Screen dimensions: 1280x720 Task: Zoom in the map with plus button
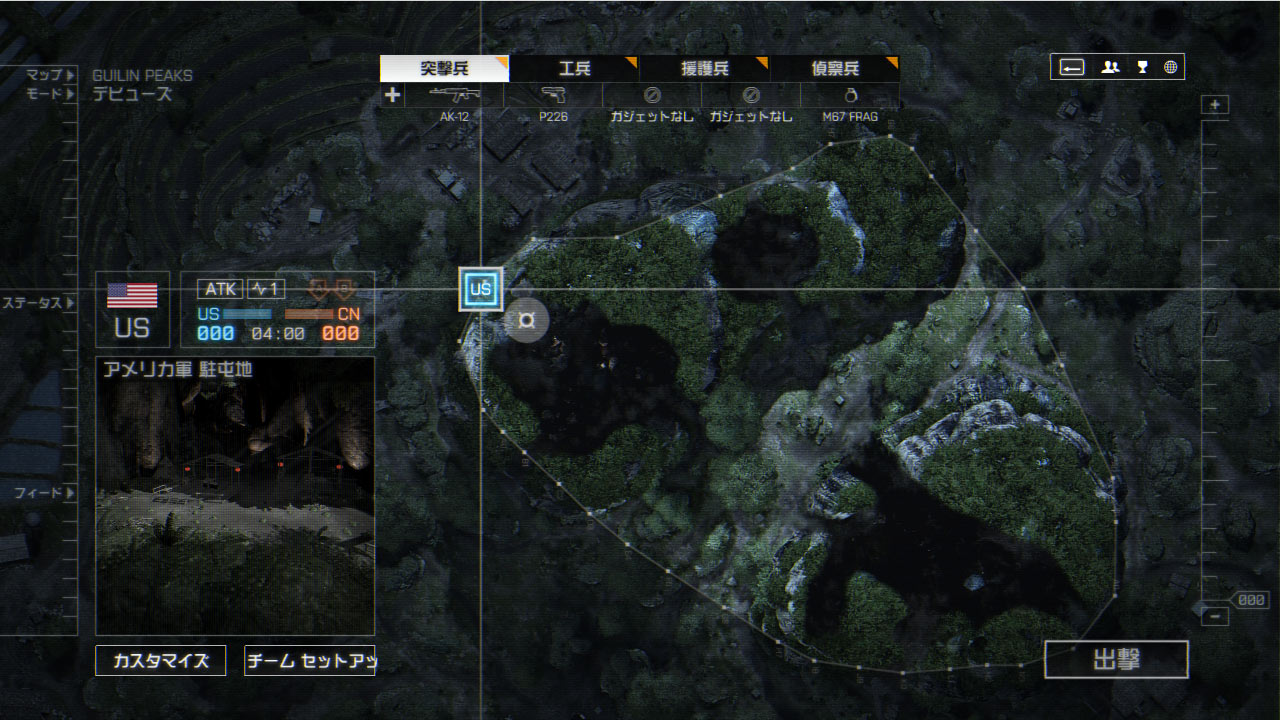(x=1215, y=106)
